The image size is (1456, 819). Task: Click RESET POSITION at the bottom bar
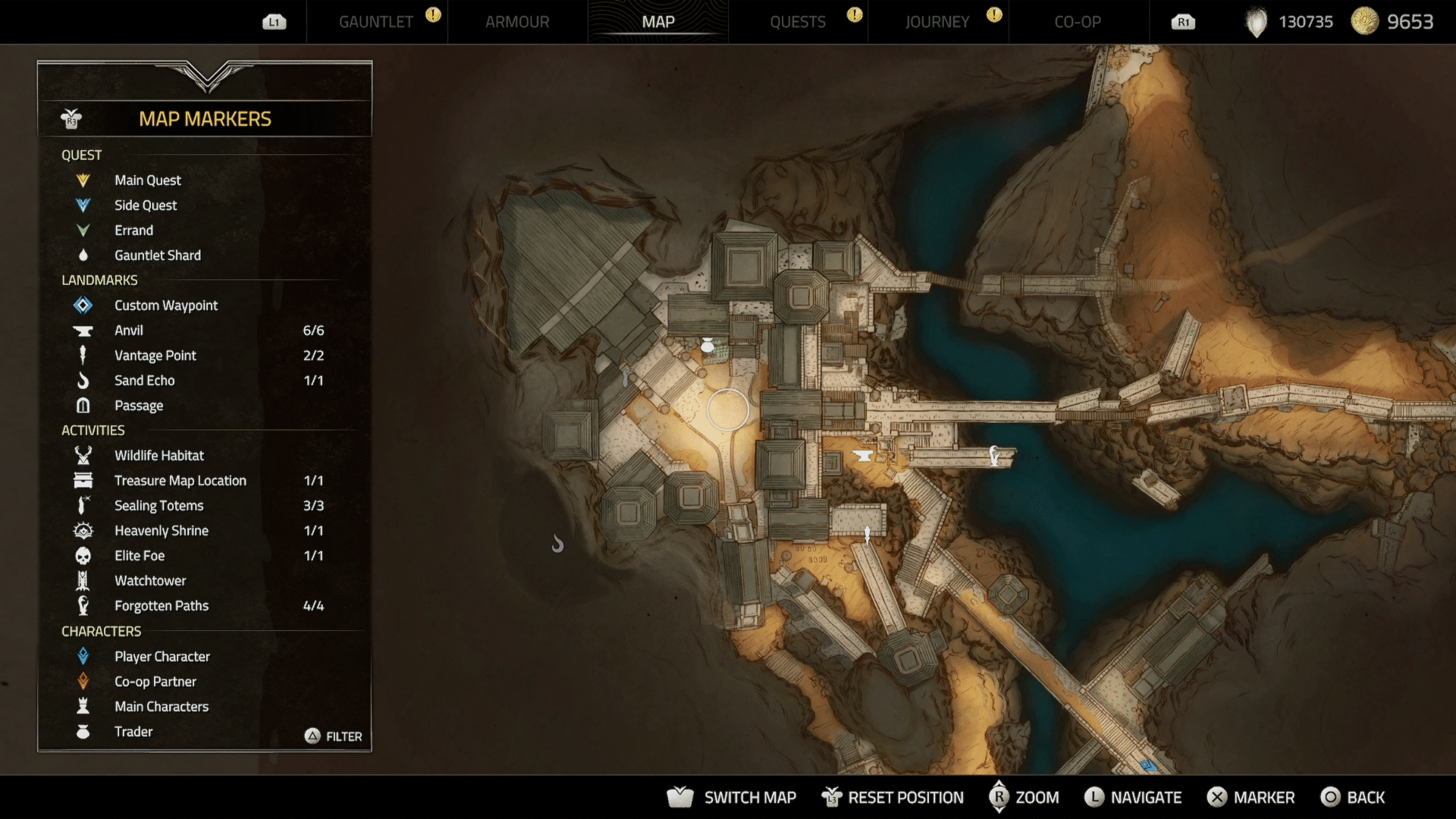(x=893, y=797)
